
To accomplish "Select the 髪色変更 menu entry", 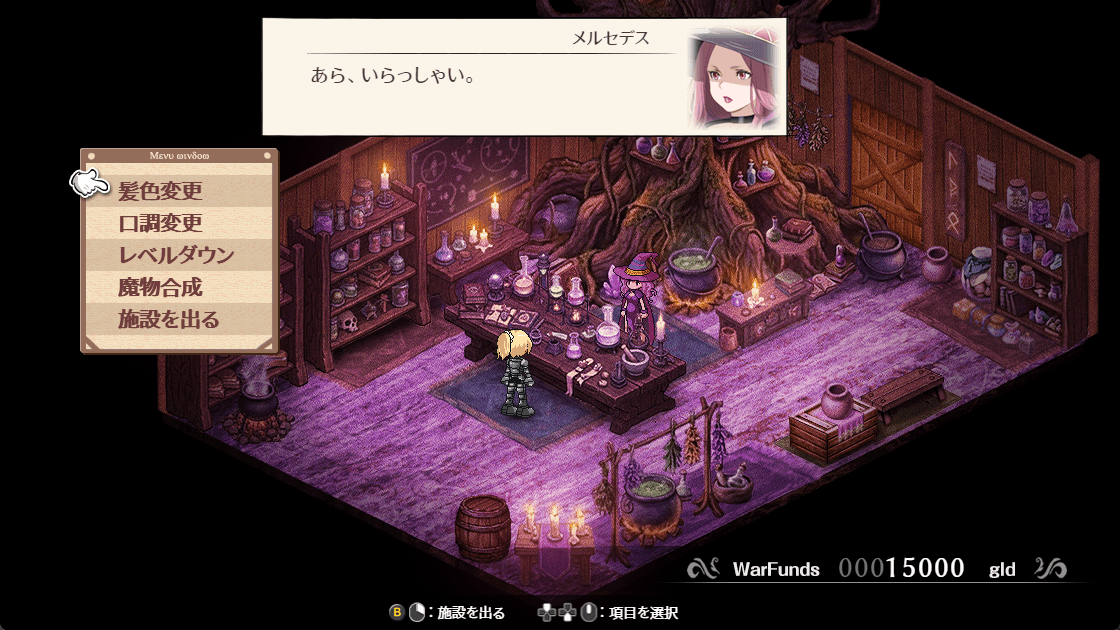I will (160, 190).
